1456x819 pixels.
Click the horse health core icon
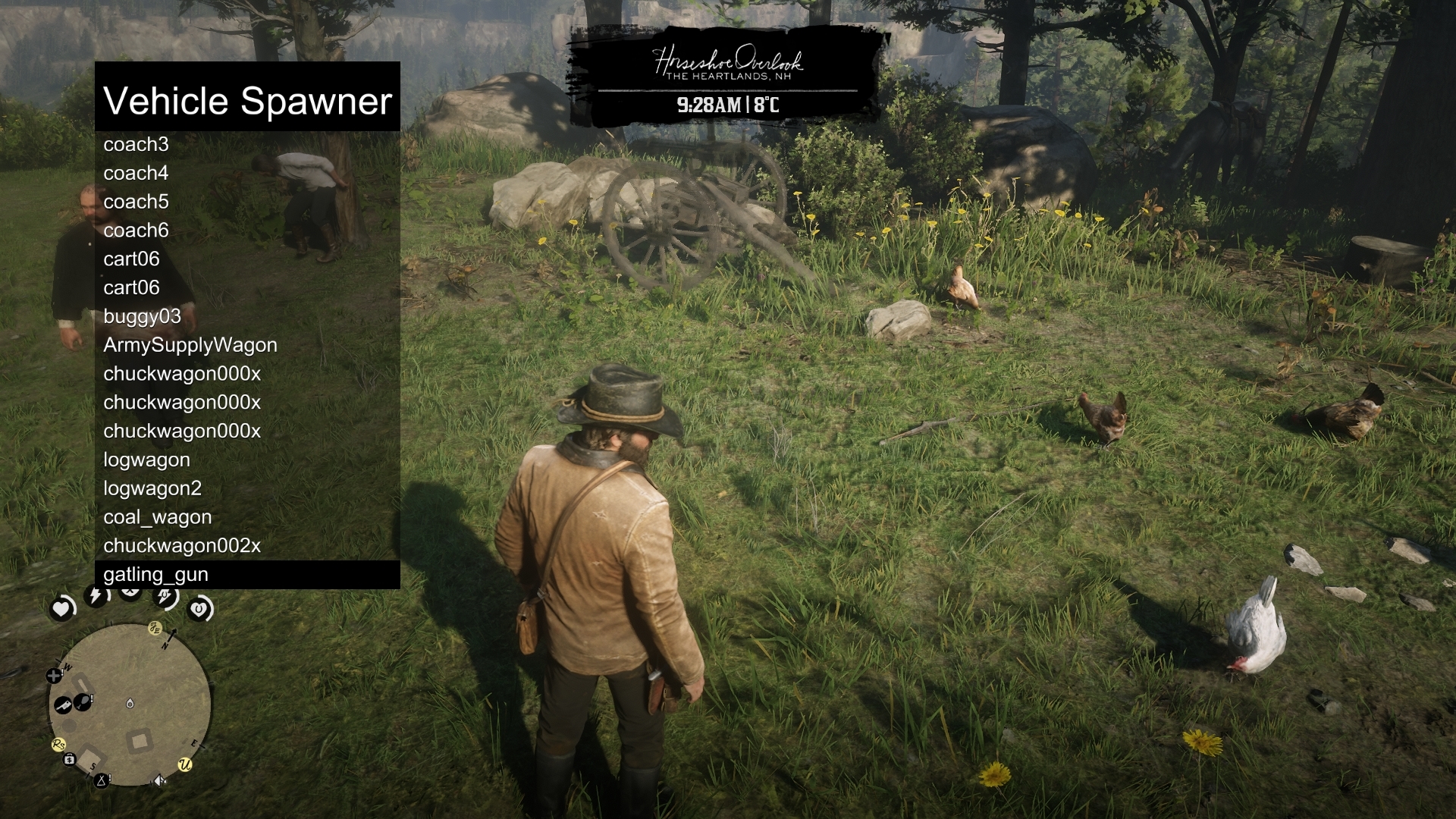click(199, 608)
